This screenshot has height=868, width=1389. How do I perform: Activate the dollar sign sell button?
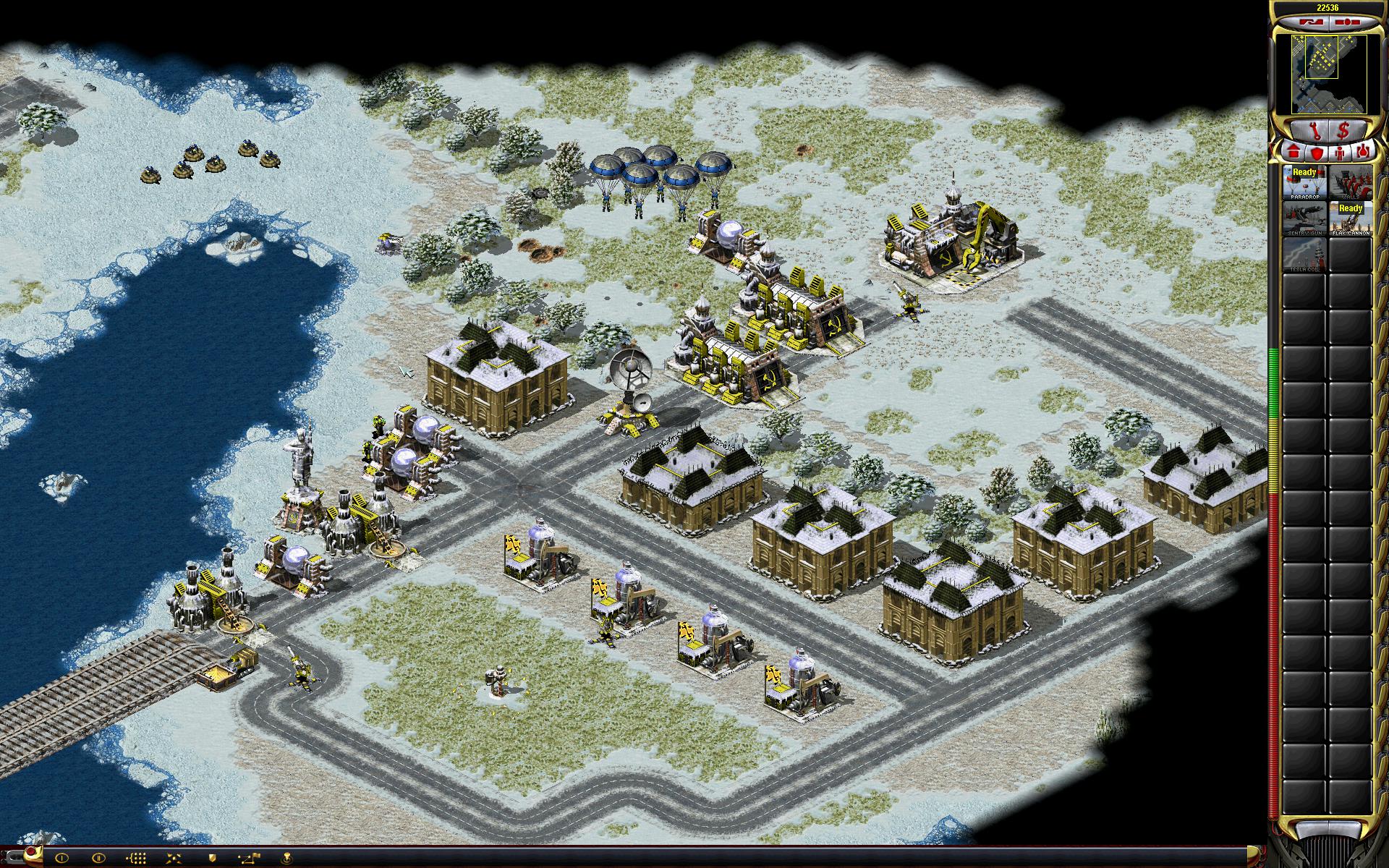[1343, 131]
